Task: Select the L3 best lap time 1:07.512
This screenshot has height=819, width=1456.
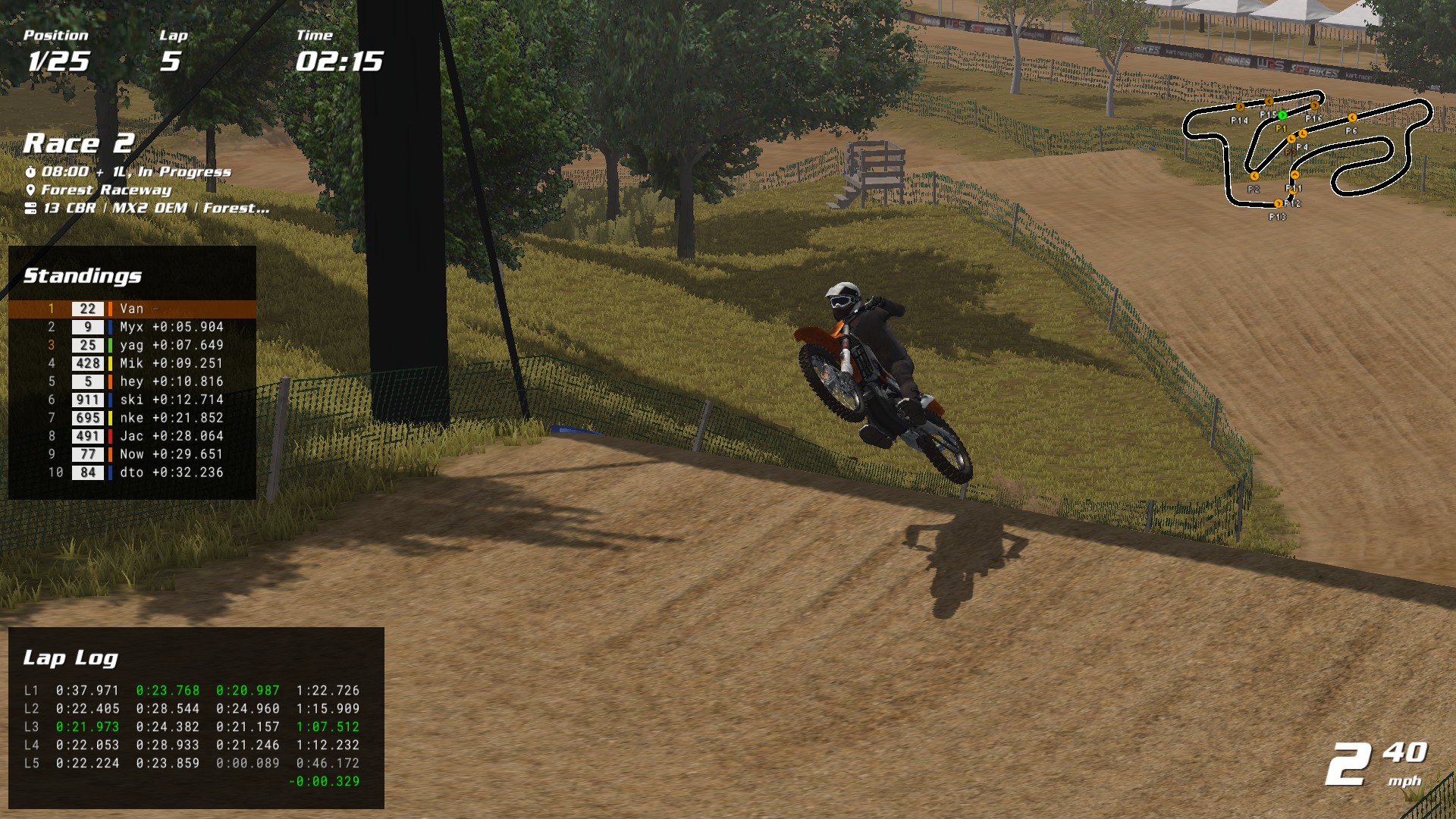Action: pyautogui.click(x=328, y=726)
